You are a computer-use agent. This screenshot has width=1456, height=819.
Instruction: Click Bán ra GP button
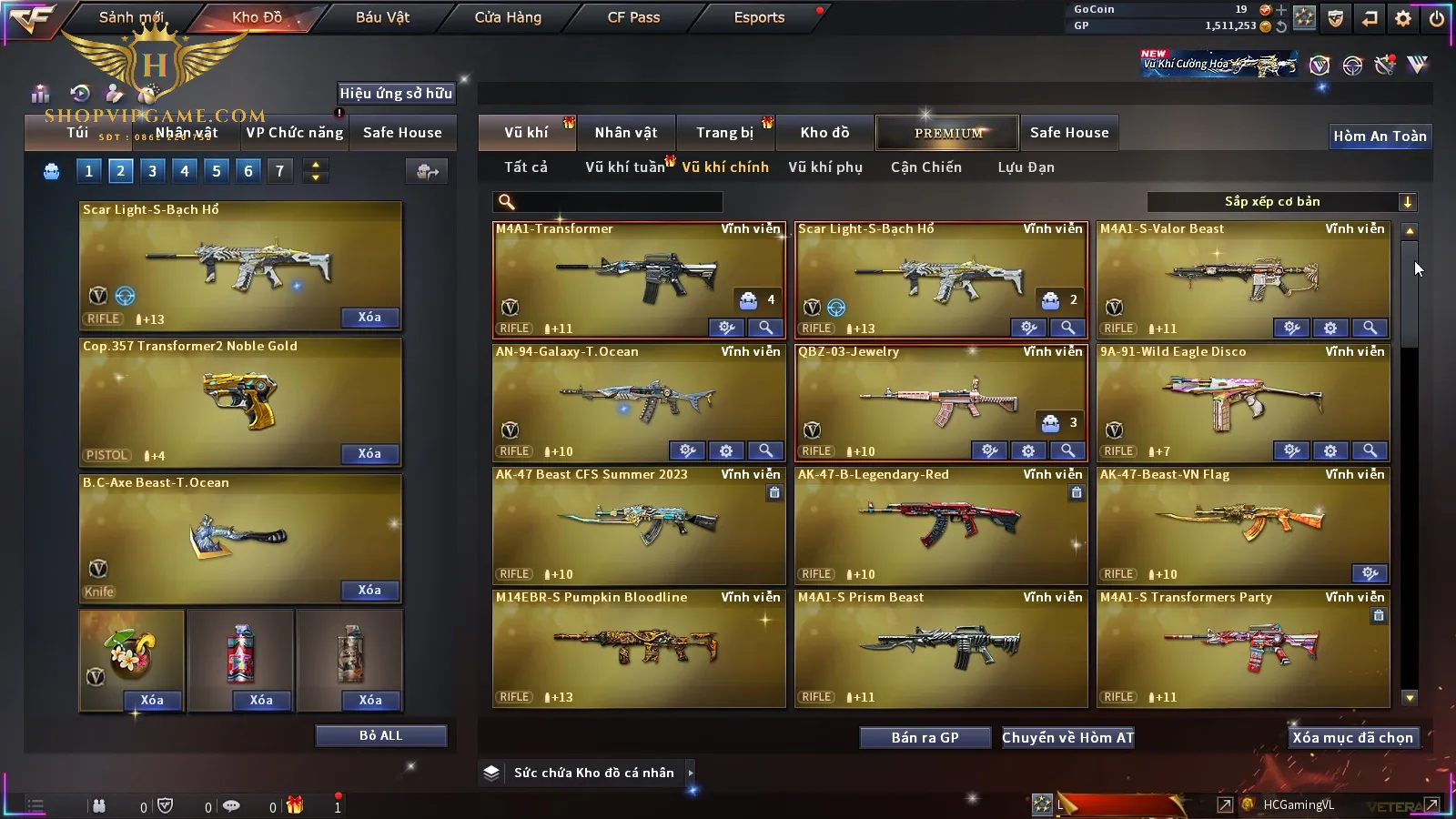tap(925, 737)
